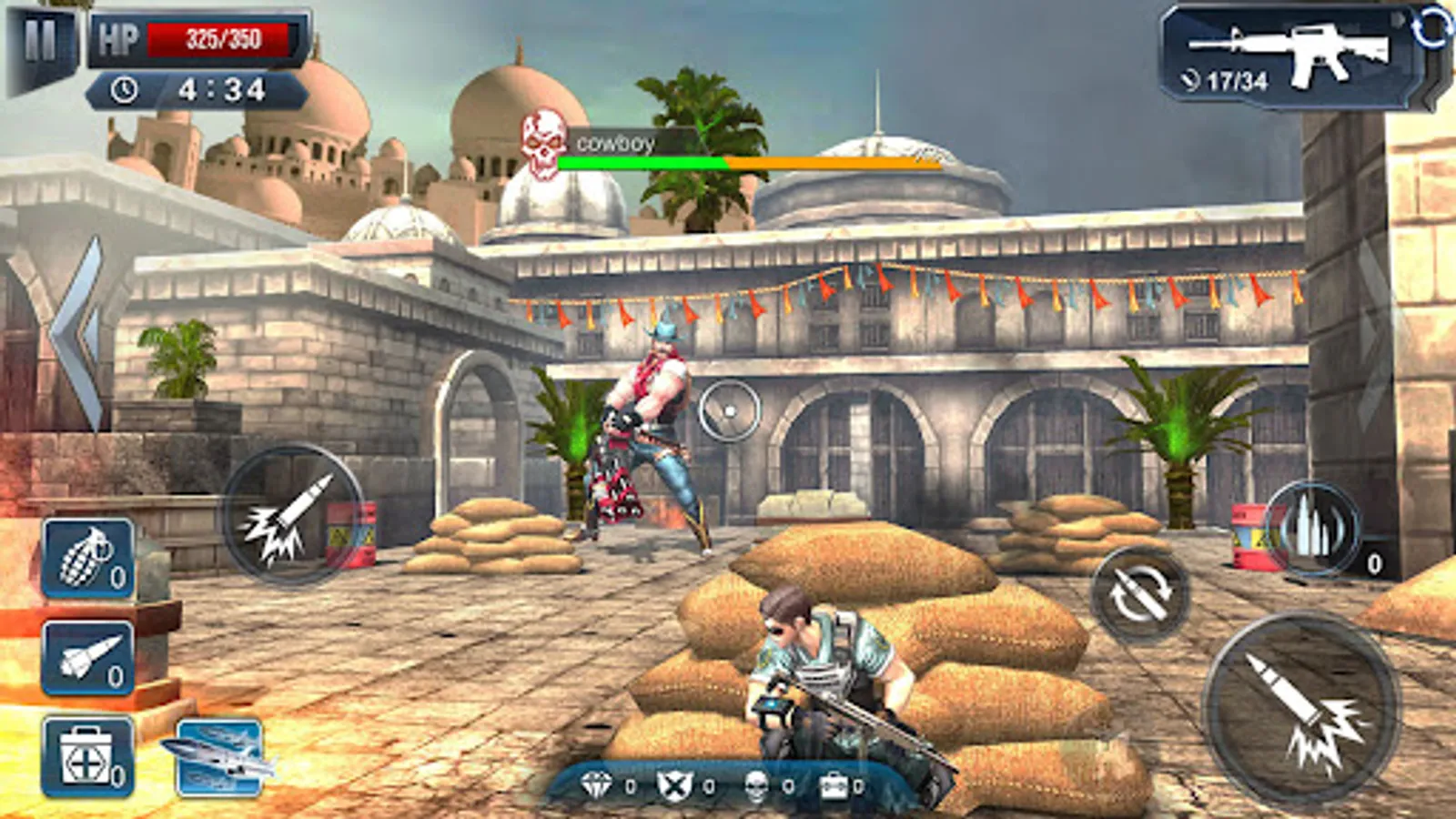Tap the smaller bullet fire button

click(289, 515)
